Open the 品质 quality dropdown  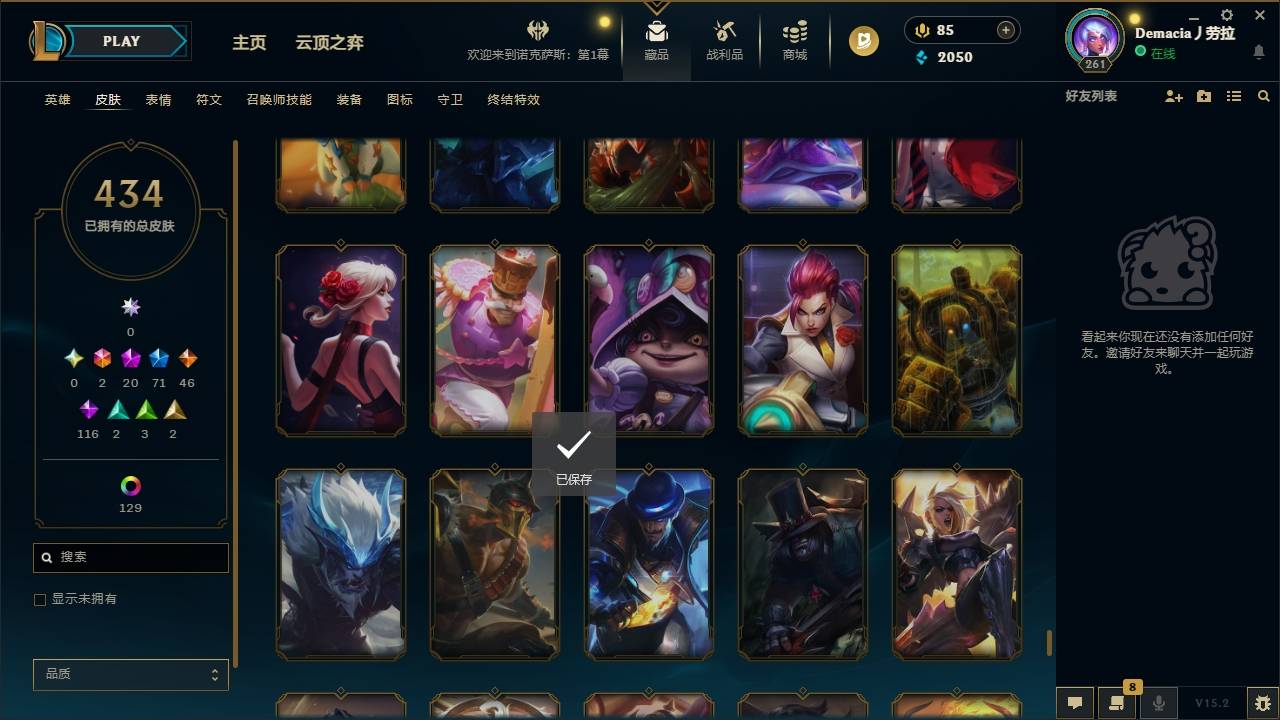tap(130, 674)
